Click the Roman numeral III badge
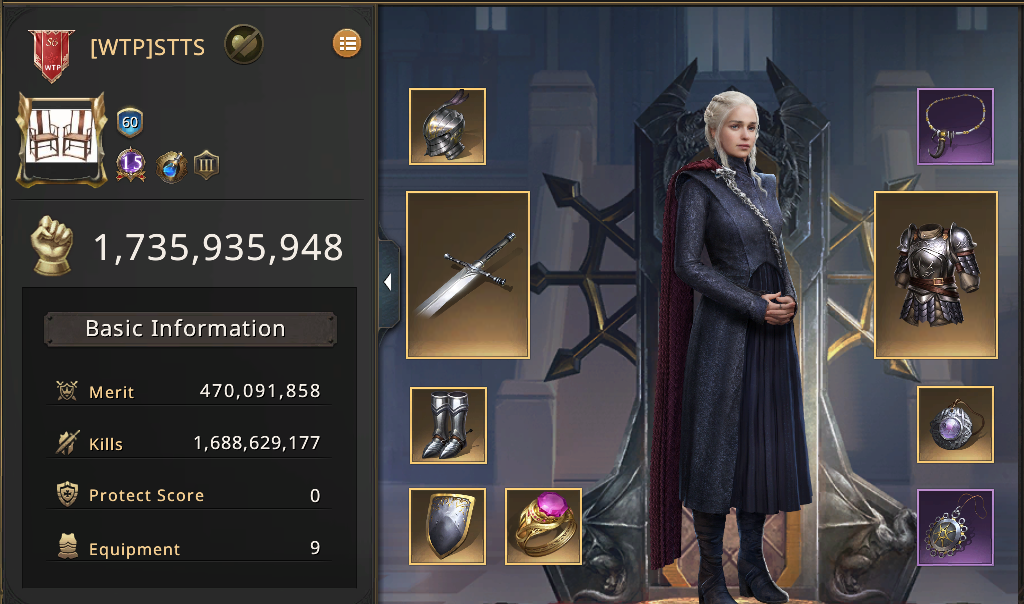The height and width of the screenshot is (604, 1024). (206, 165)
